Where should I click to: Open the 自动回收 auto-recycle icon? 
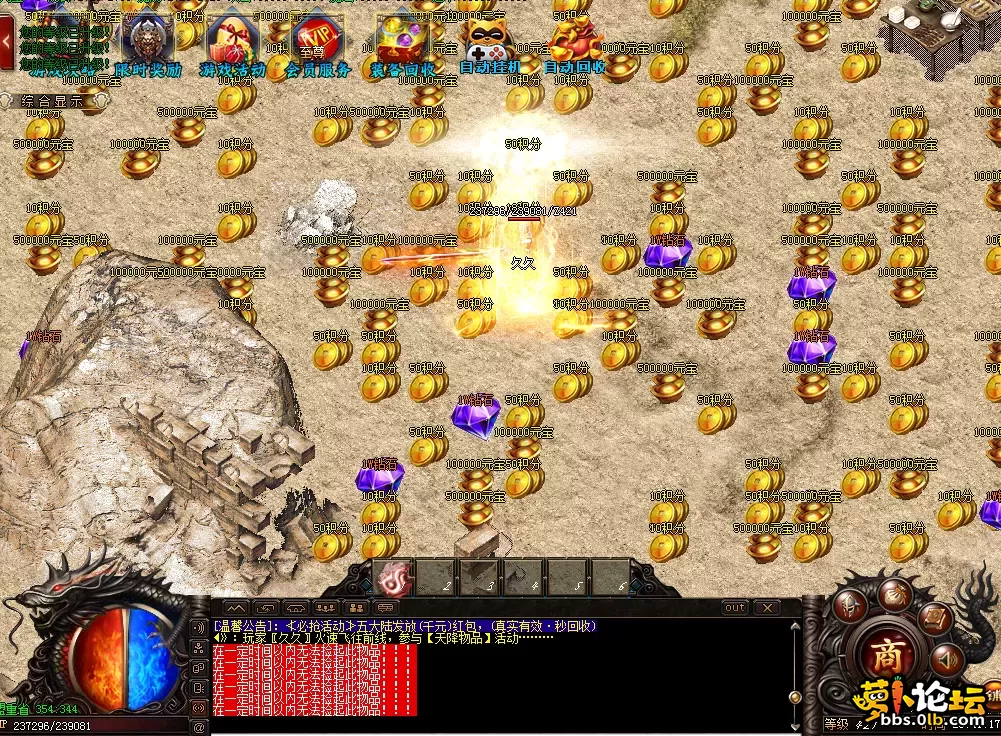click(x=574, y=45)
